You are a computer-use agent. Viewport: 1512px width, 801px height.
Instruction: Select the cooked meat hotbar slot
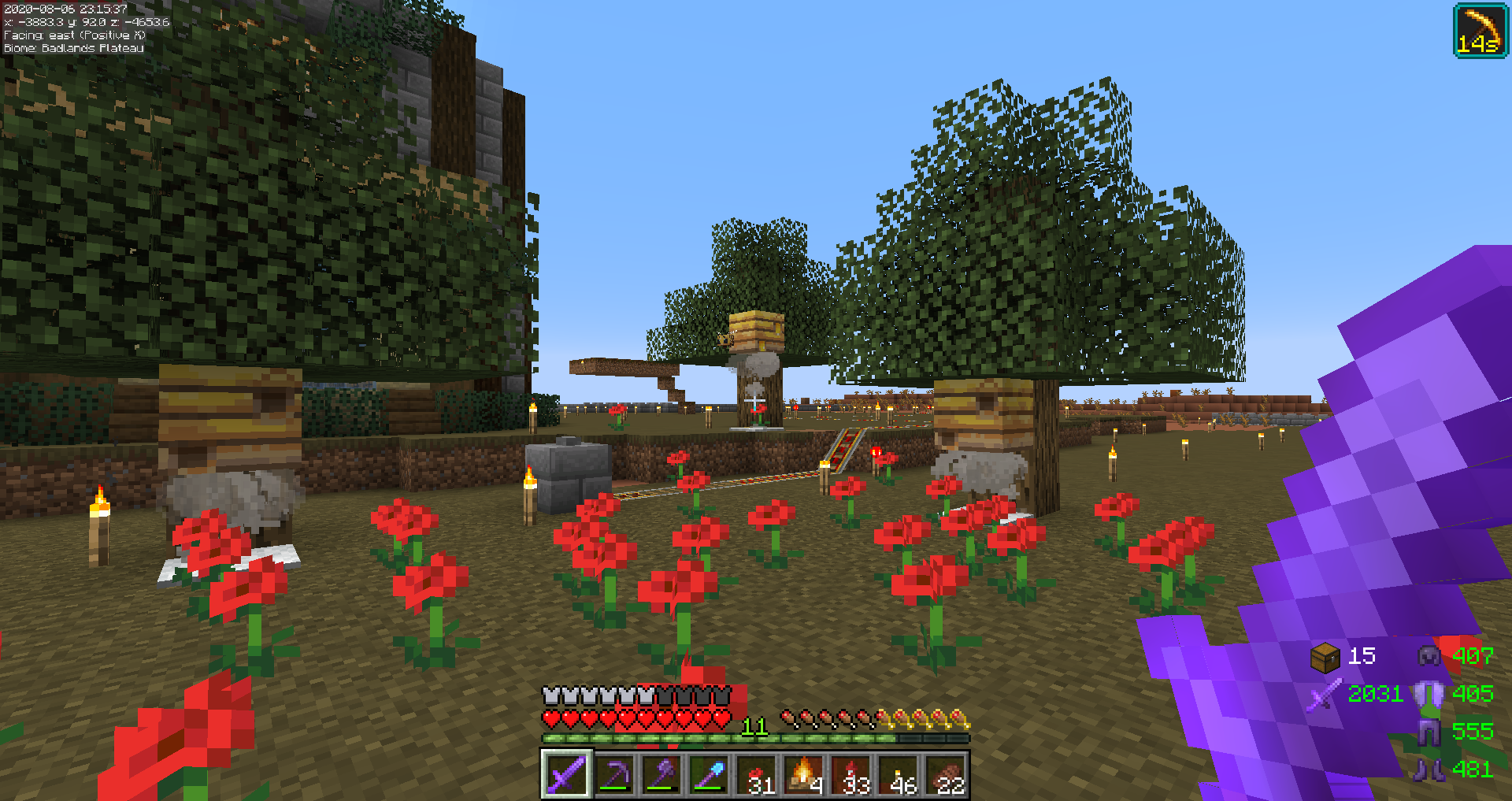click(x=945, y=774)
